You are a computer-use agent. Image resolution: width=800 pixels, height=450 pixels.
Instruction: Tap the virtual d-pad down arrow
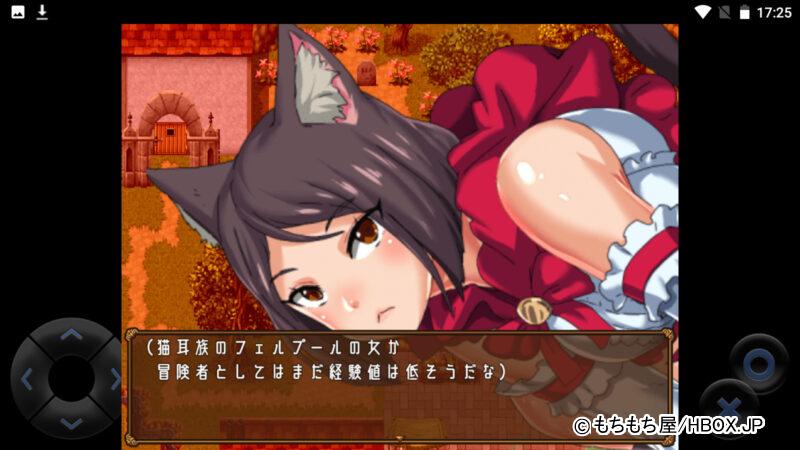(x=70, y=423)
